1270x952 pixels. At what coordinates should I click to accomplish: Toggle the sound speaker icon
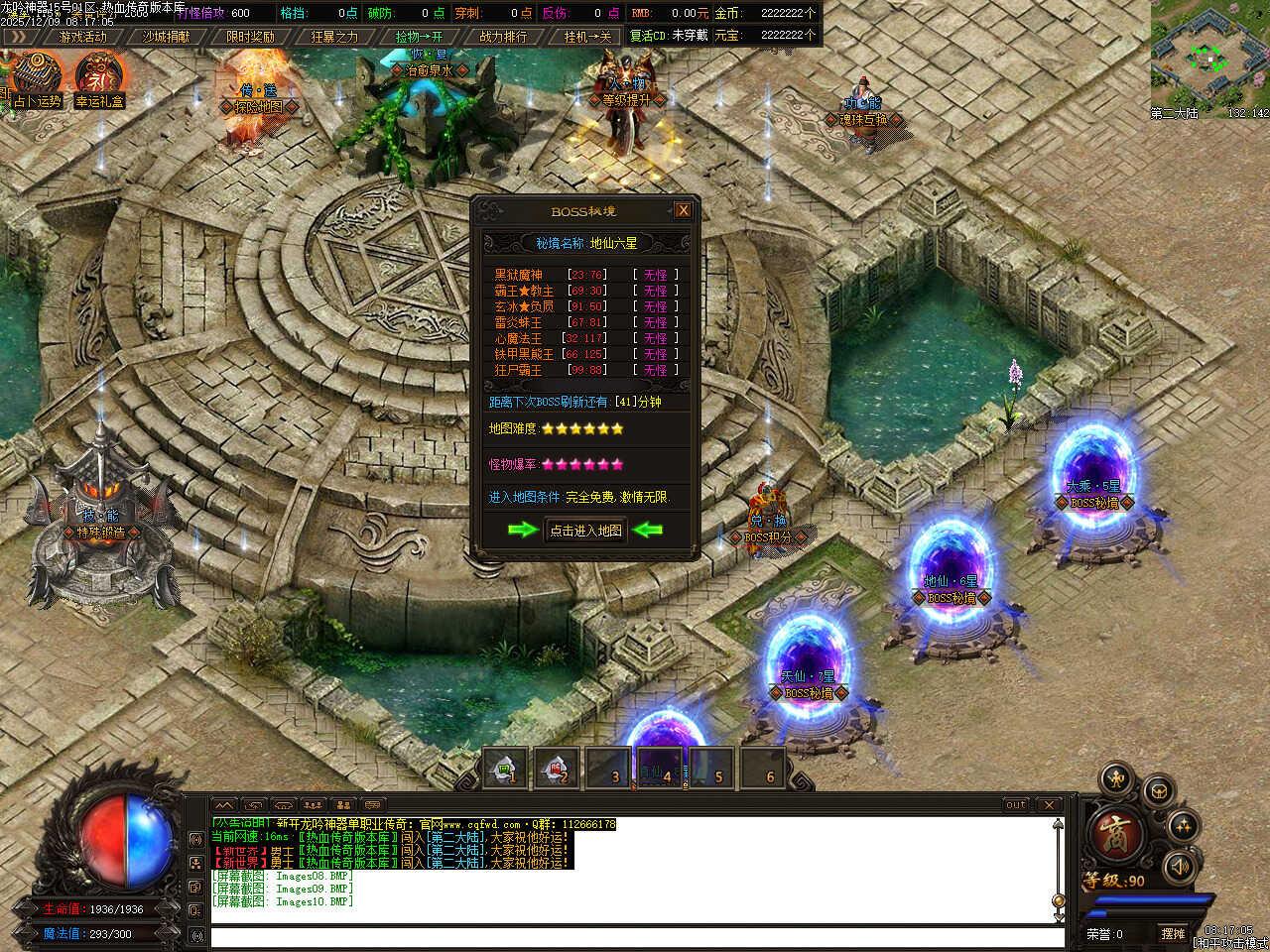[1180, 867]
